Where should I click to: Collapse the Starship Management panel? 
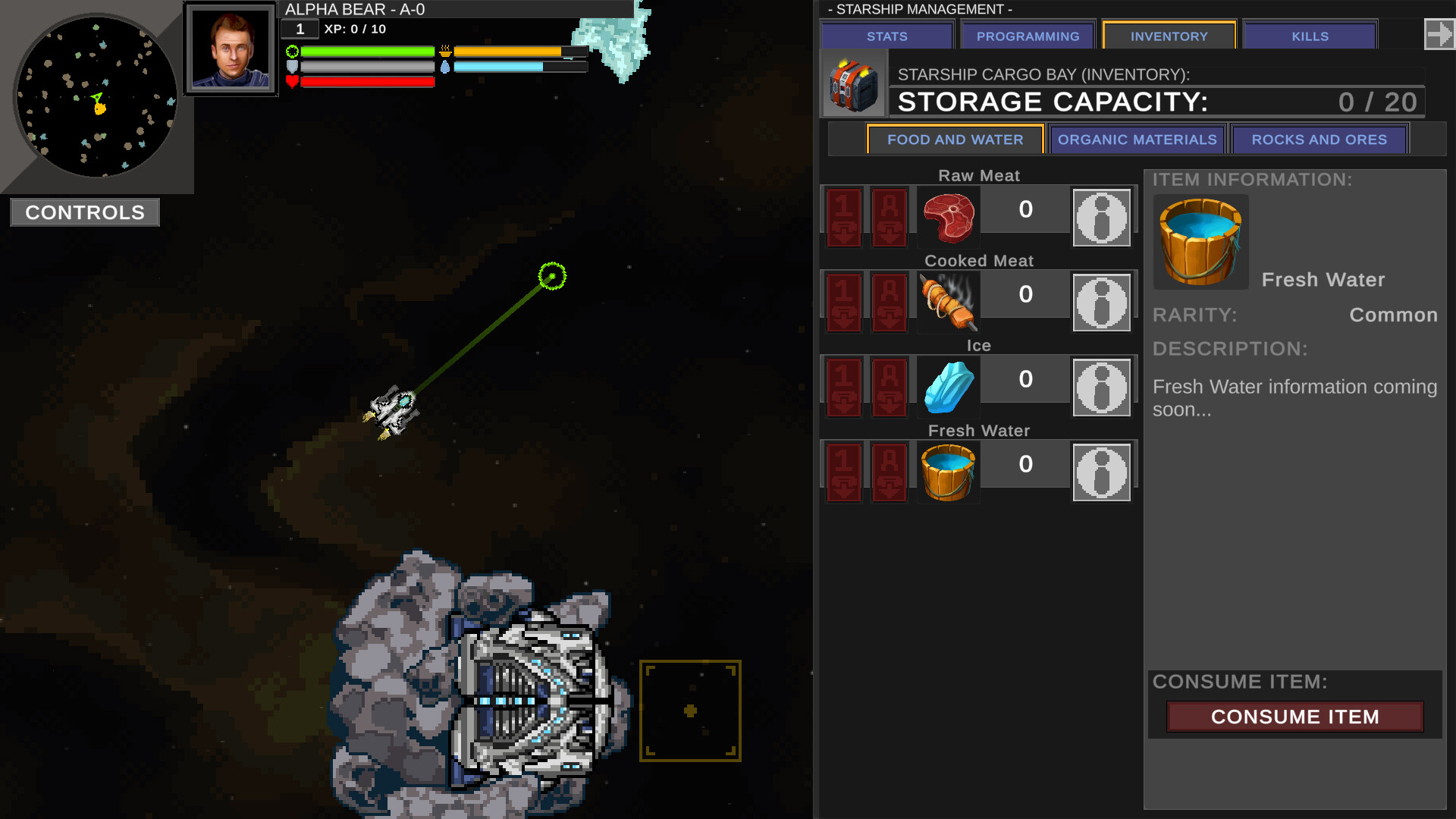pyautogui.click(x=1440, y=33)
